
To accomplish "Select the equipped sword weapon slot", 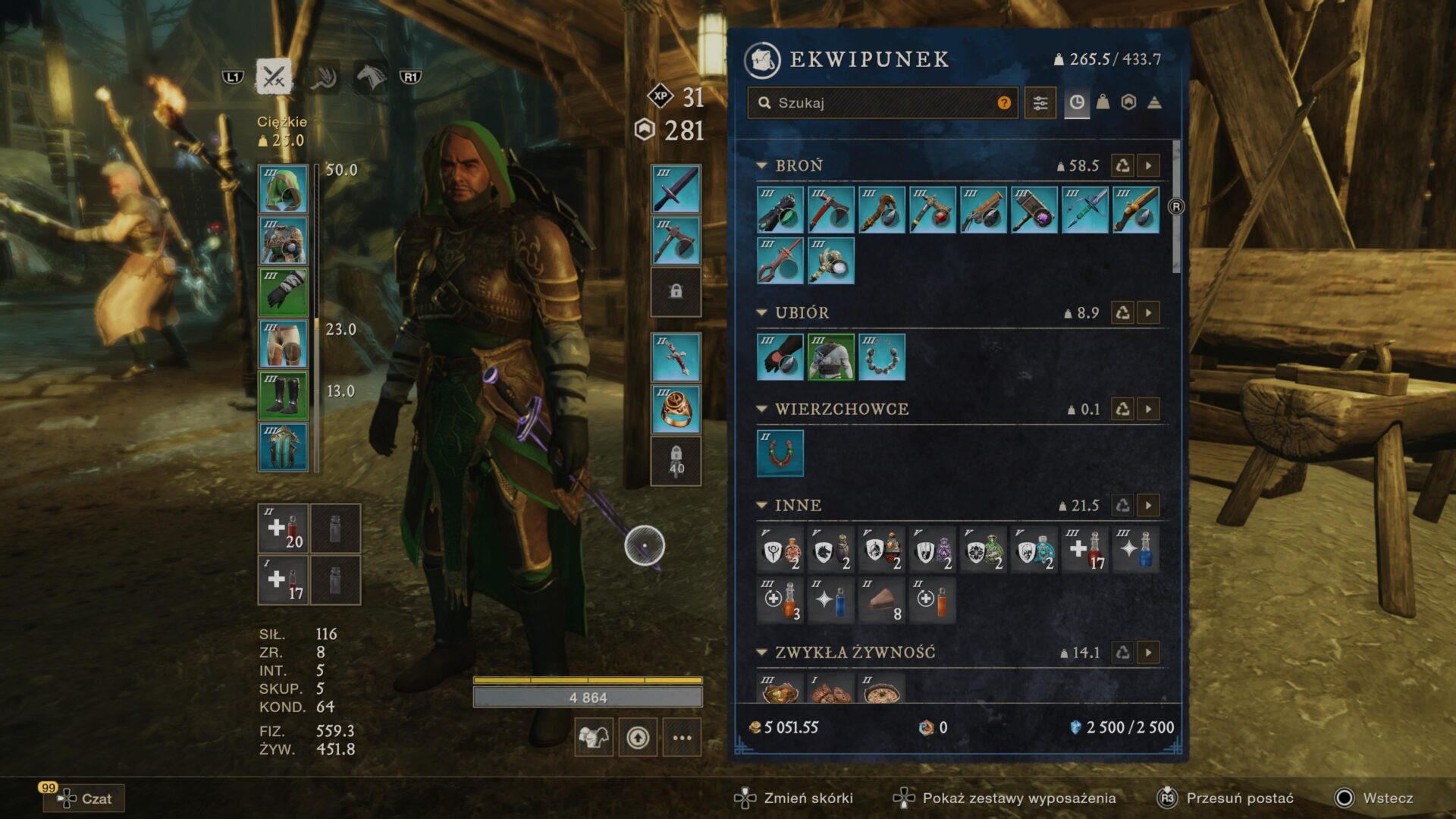I will [x=676, y=189].
